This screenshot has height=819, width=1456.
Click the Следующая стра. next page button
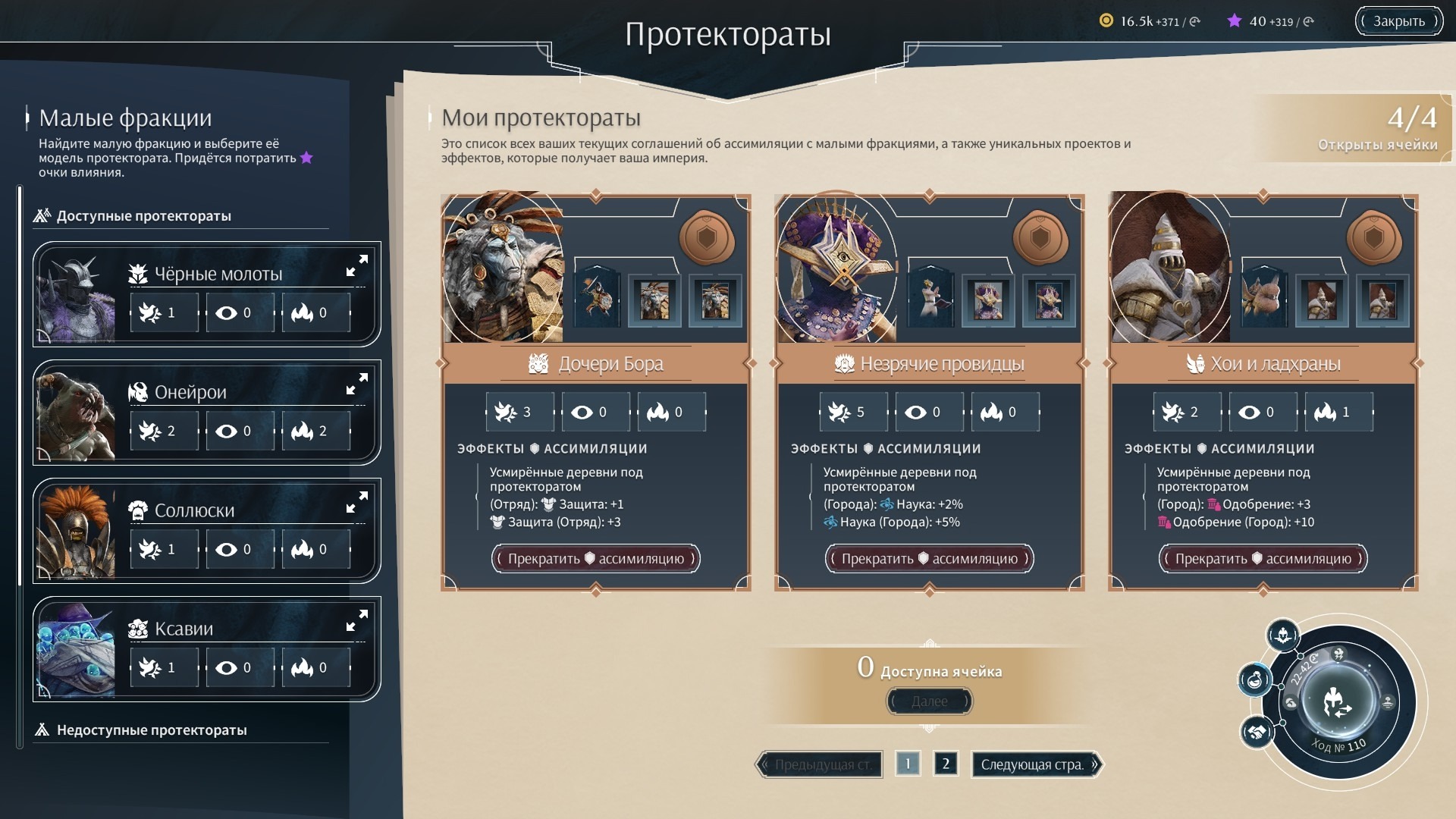1036,764
